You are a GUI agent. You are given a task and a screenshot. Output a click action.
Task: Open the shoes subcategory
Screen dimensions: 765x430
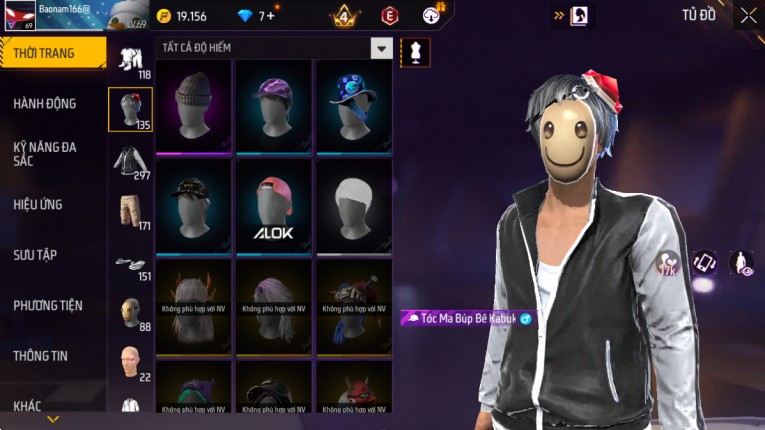pos(130,265)
